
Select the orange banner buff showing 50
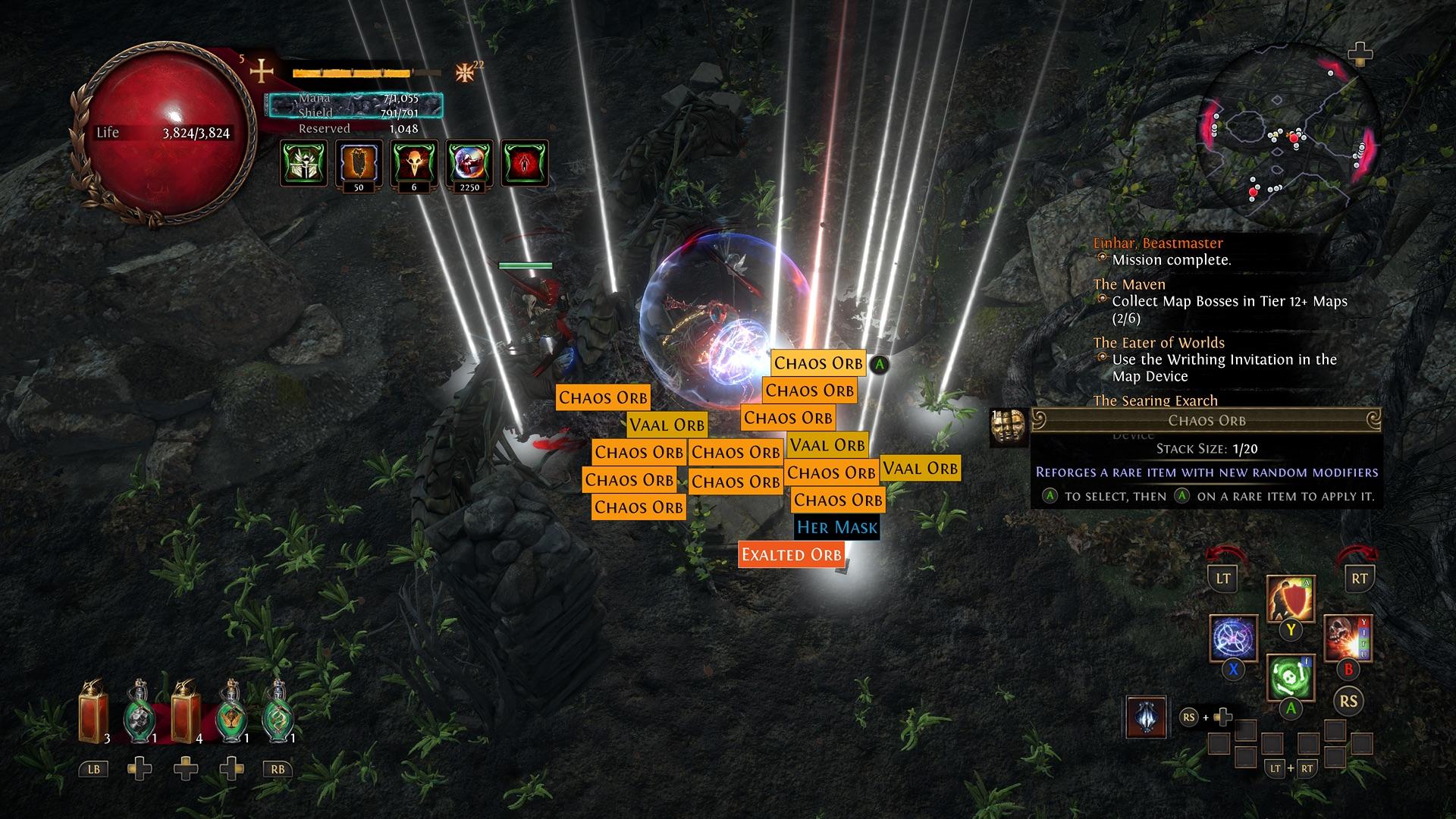pos(359,163)
